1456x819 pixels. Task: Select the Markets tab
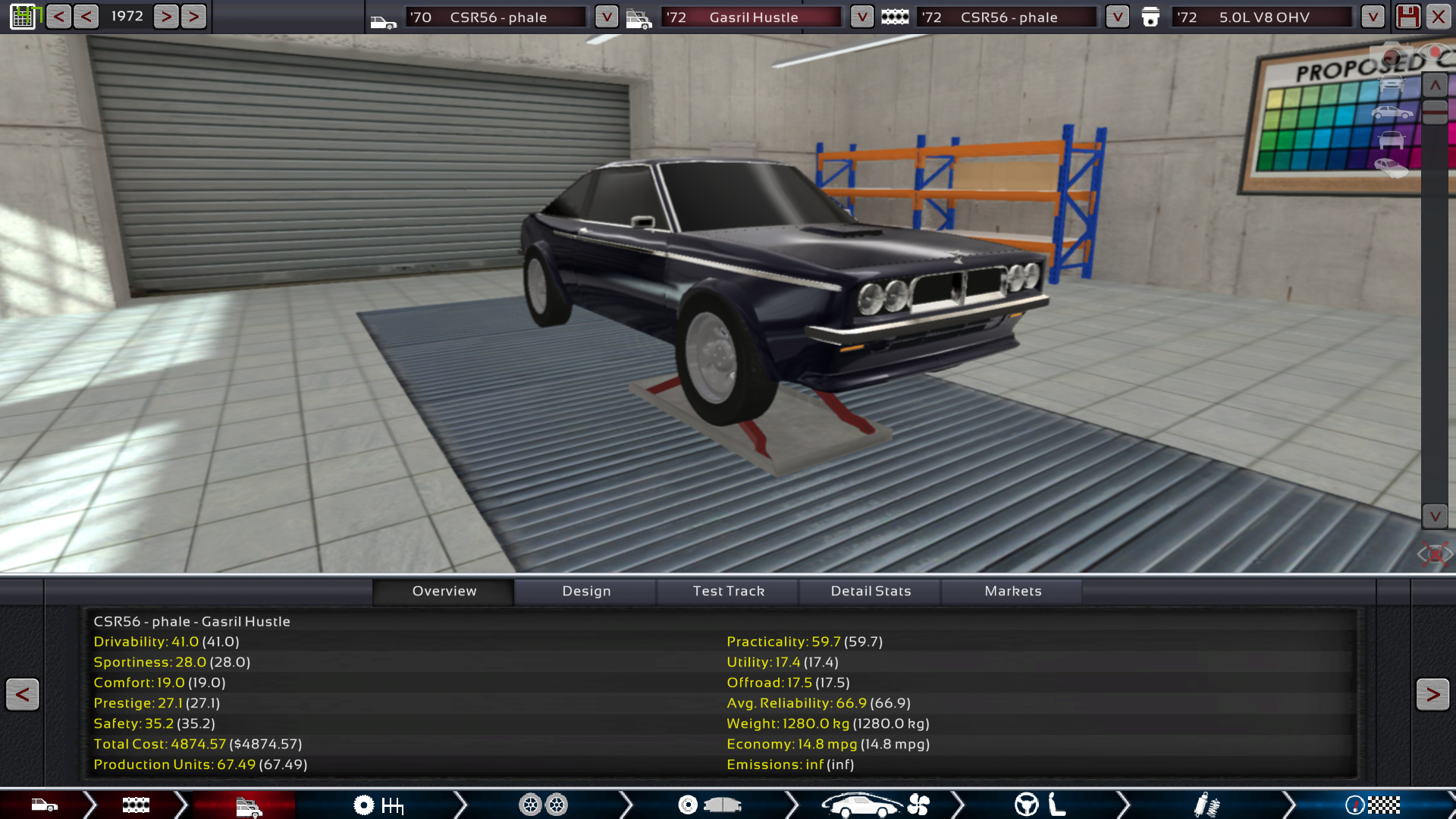pyautogui.click(x=1012, y=591)
